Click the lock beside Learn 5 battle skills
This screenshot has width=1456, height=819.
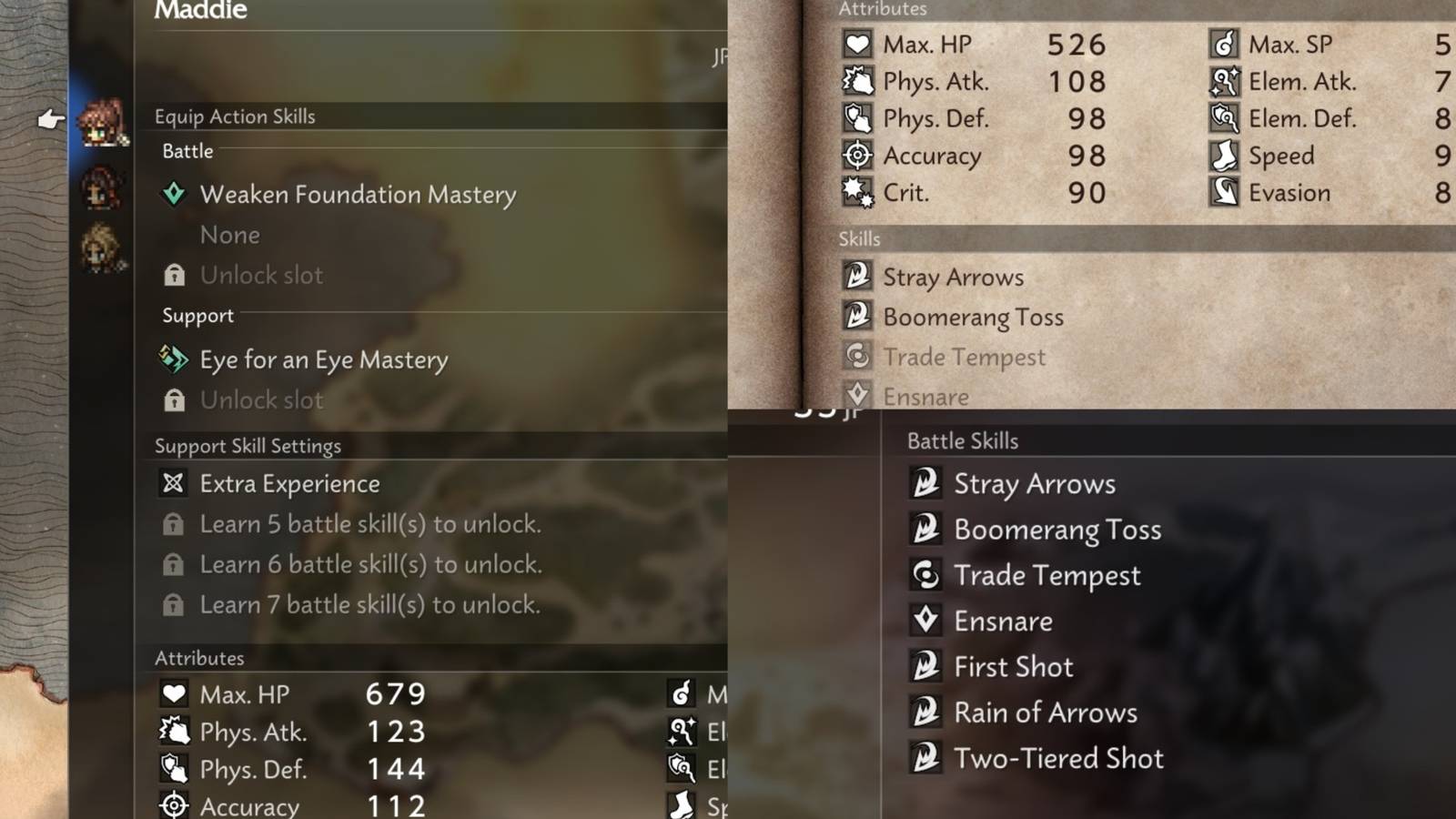pyautogui.click(x=174, y=523)
